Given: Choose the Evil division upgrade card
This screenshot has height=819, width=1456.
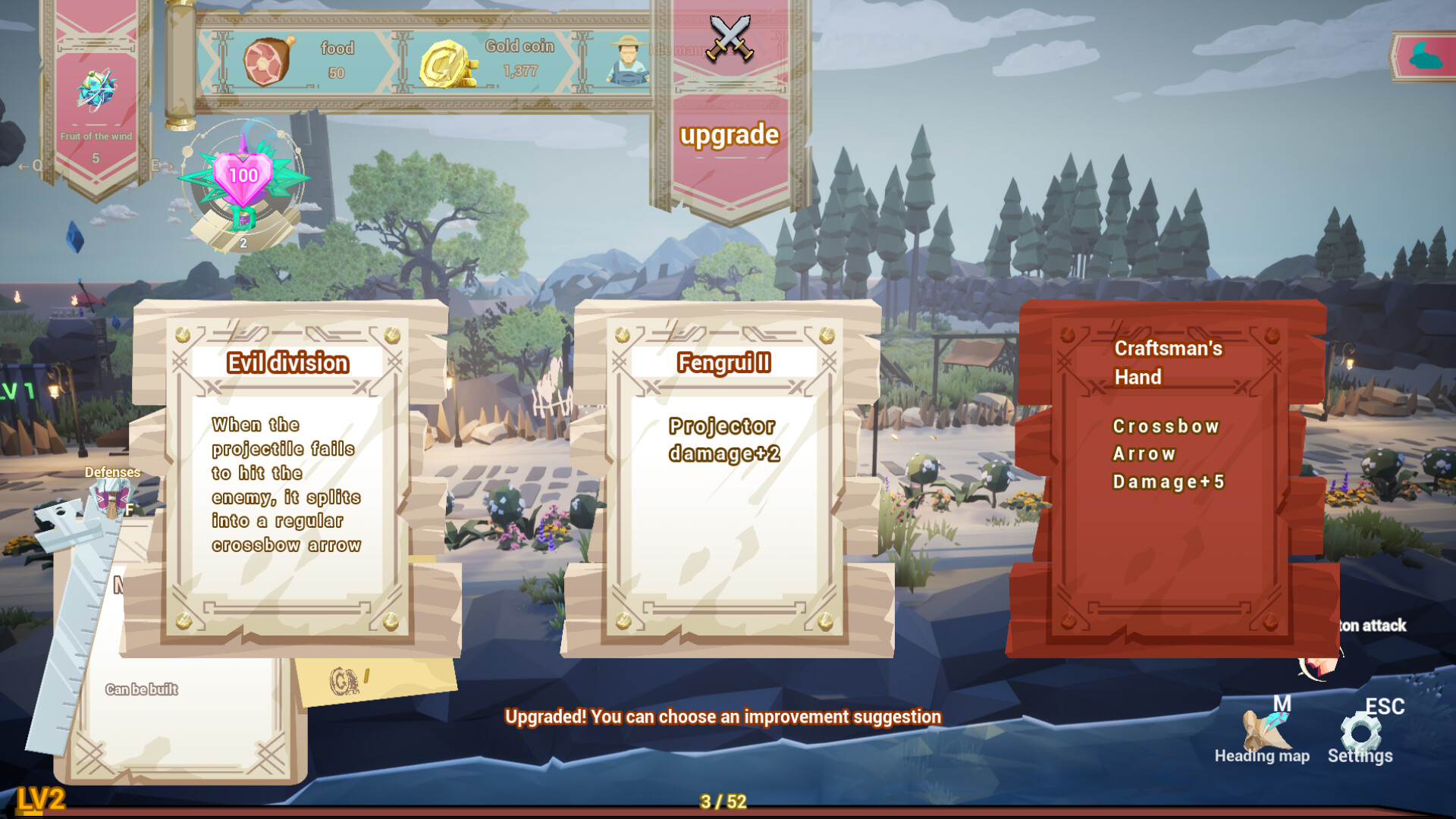Looking at the screenshot, I should pyautogui.click(x=287, y=478).
